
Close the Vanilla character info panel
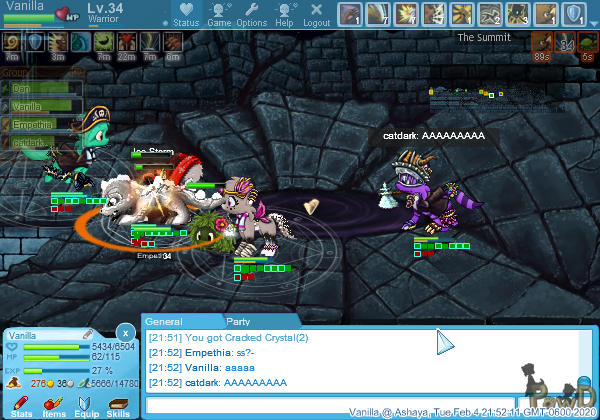(x=124, y=332)
